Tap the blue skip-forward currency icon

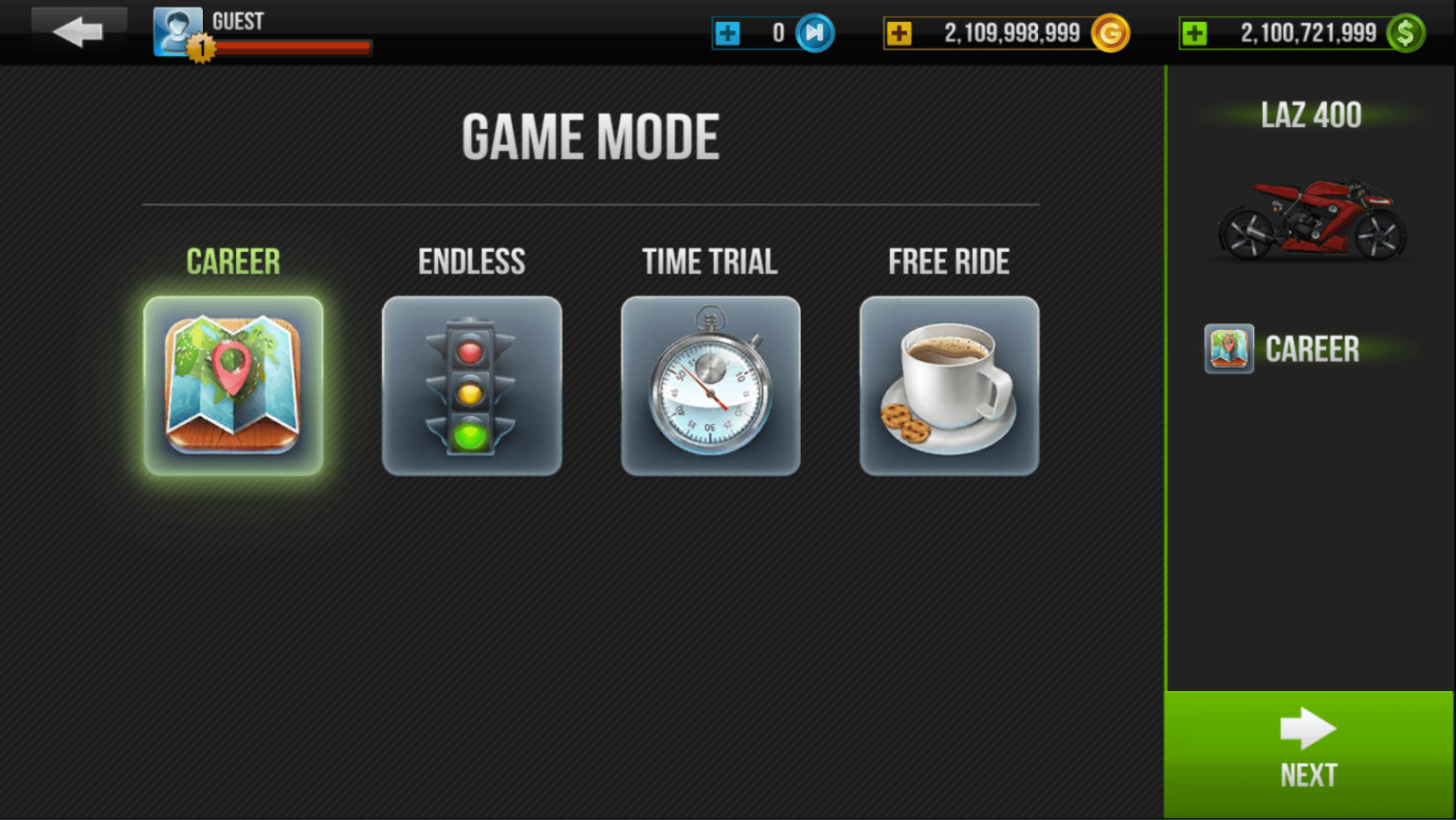coord(815,32)
